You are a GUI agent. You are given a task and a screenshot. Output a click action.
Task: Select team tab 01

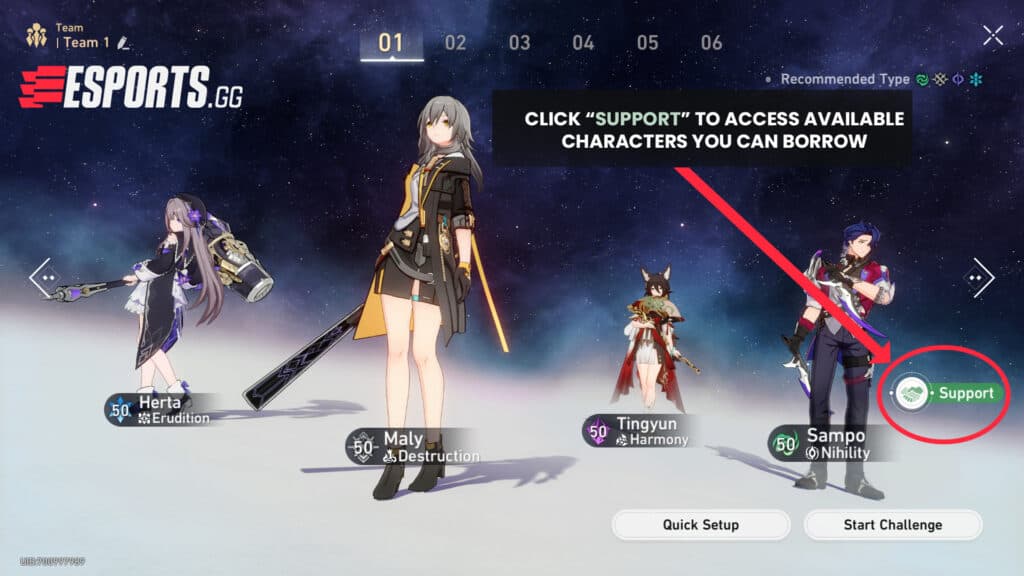point(391,43)
